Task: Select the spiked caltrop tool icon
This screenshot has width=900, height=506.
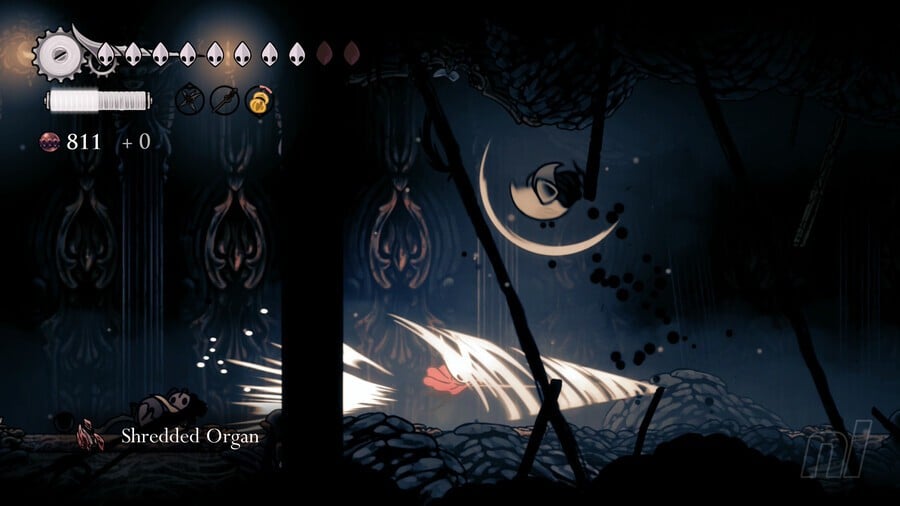Action: 190,100
